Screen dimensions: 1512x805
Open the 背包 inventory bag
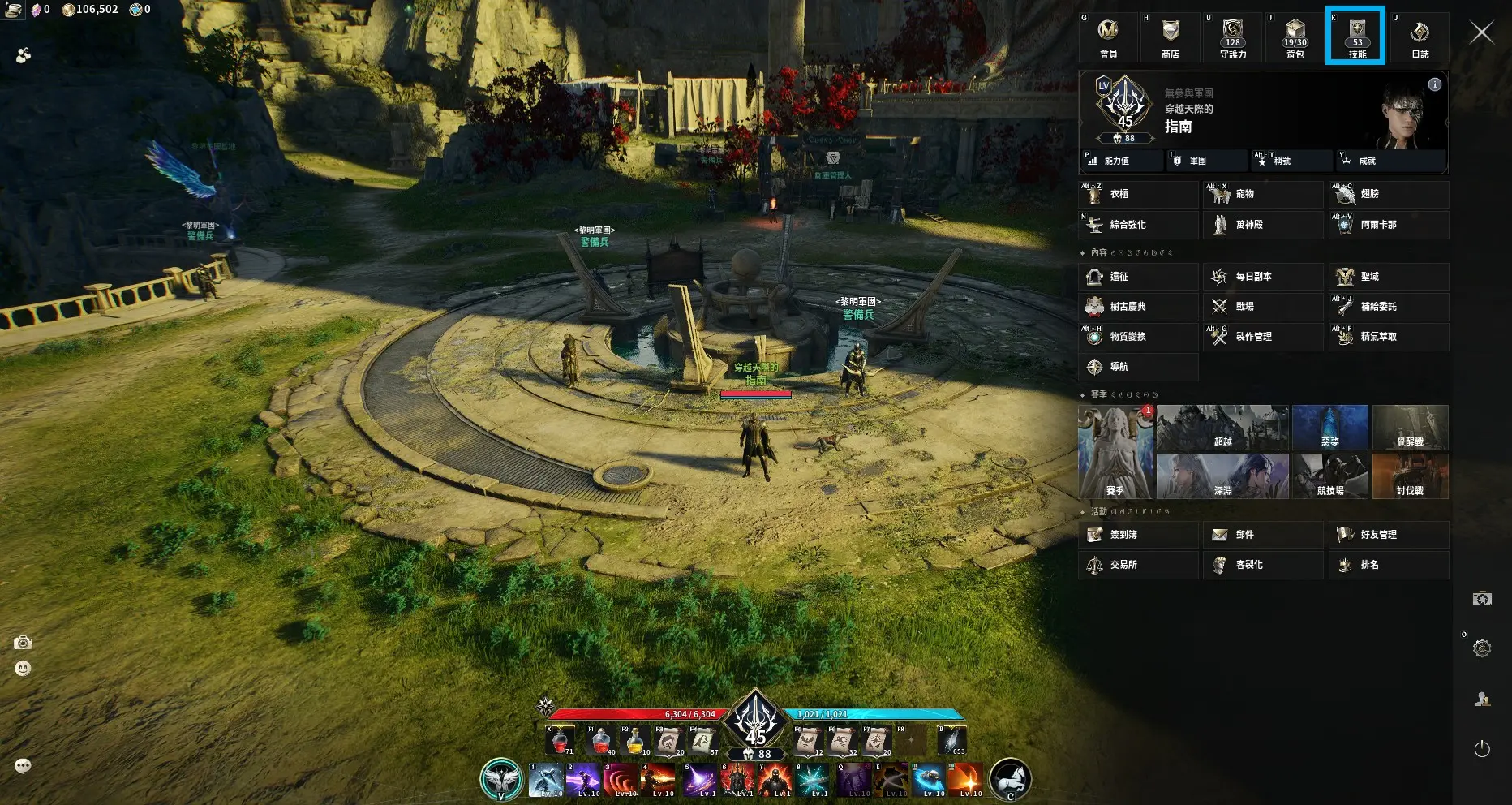(x=1295, y=37)
